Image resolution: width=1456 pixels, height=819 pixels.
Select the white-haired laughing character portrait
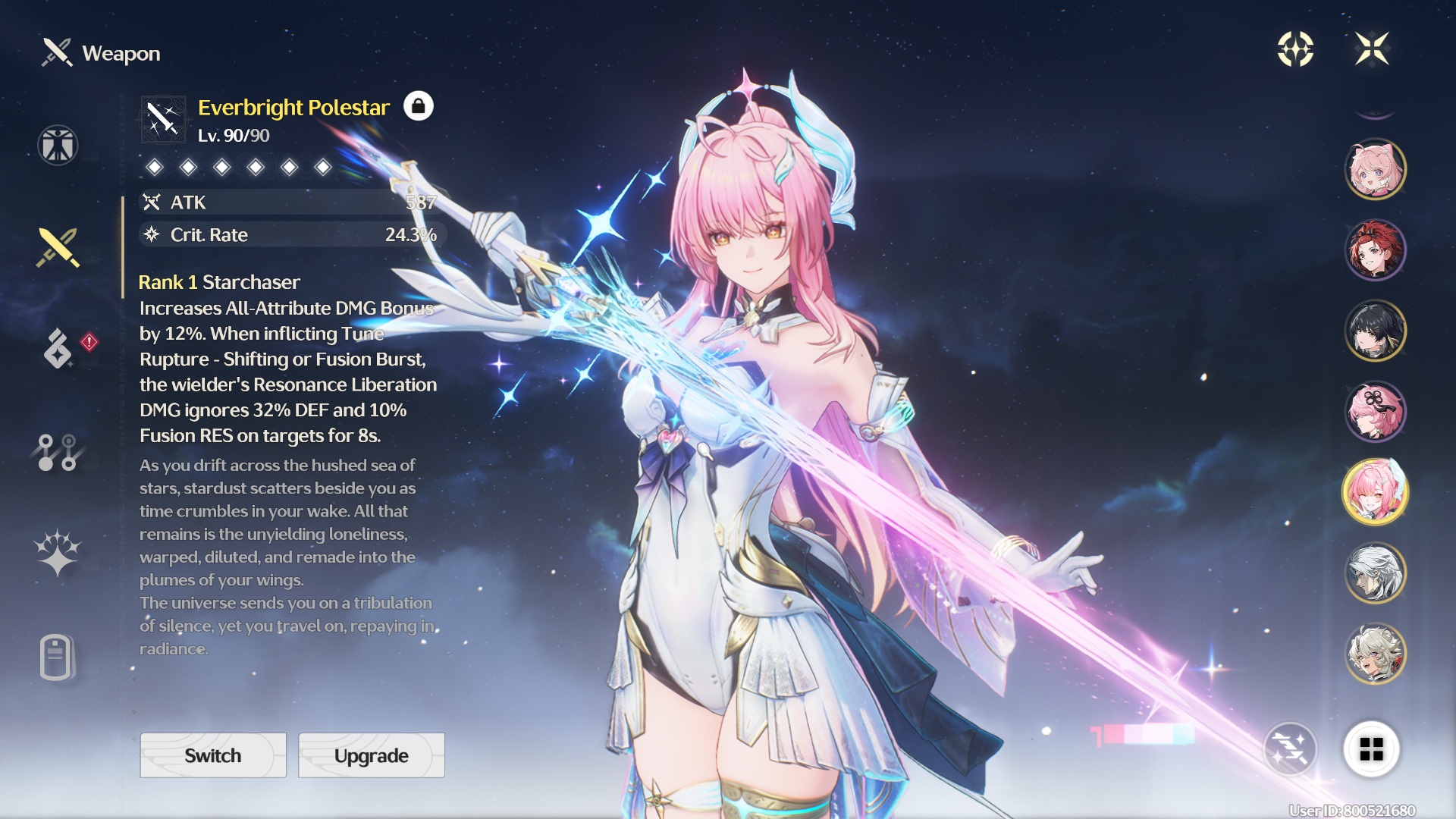[x=1375, y=654]
